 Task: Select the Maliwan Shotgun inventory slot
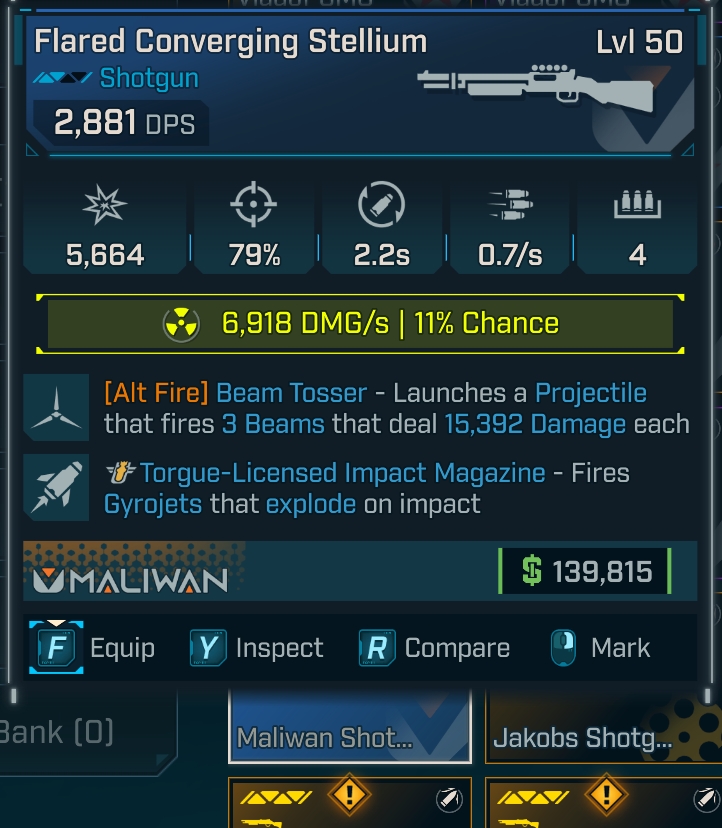(349, 728)
